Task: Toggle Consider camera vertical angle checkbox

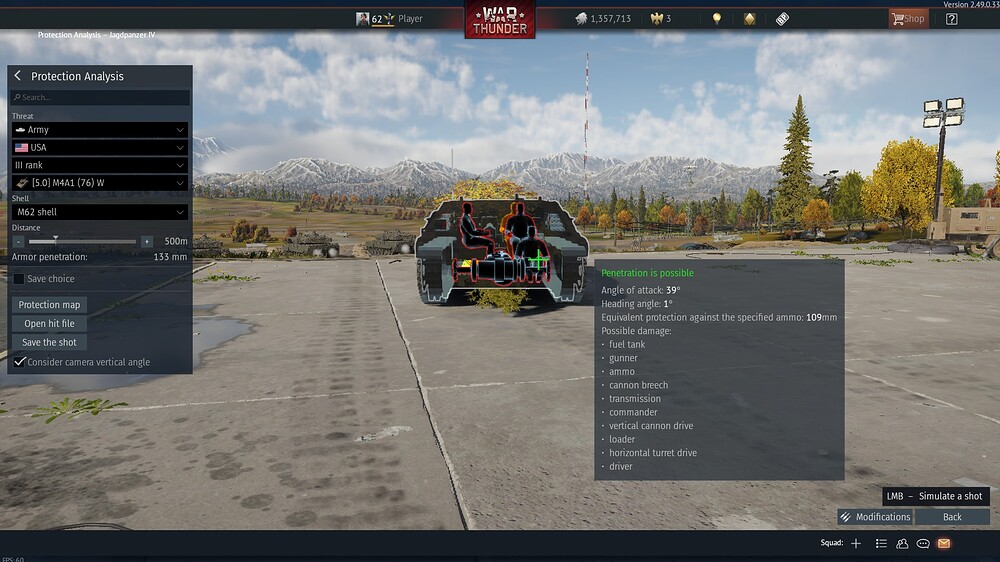Action: pos(20,362)
